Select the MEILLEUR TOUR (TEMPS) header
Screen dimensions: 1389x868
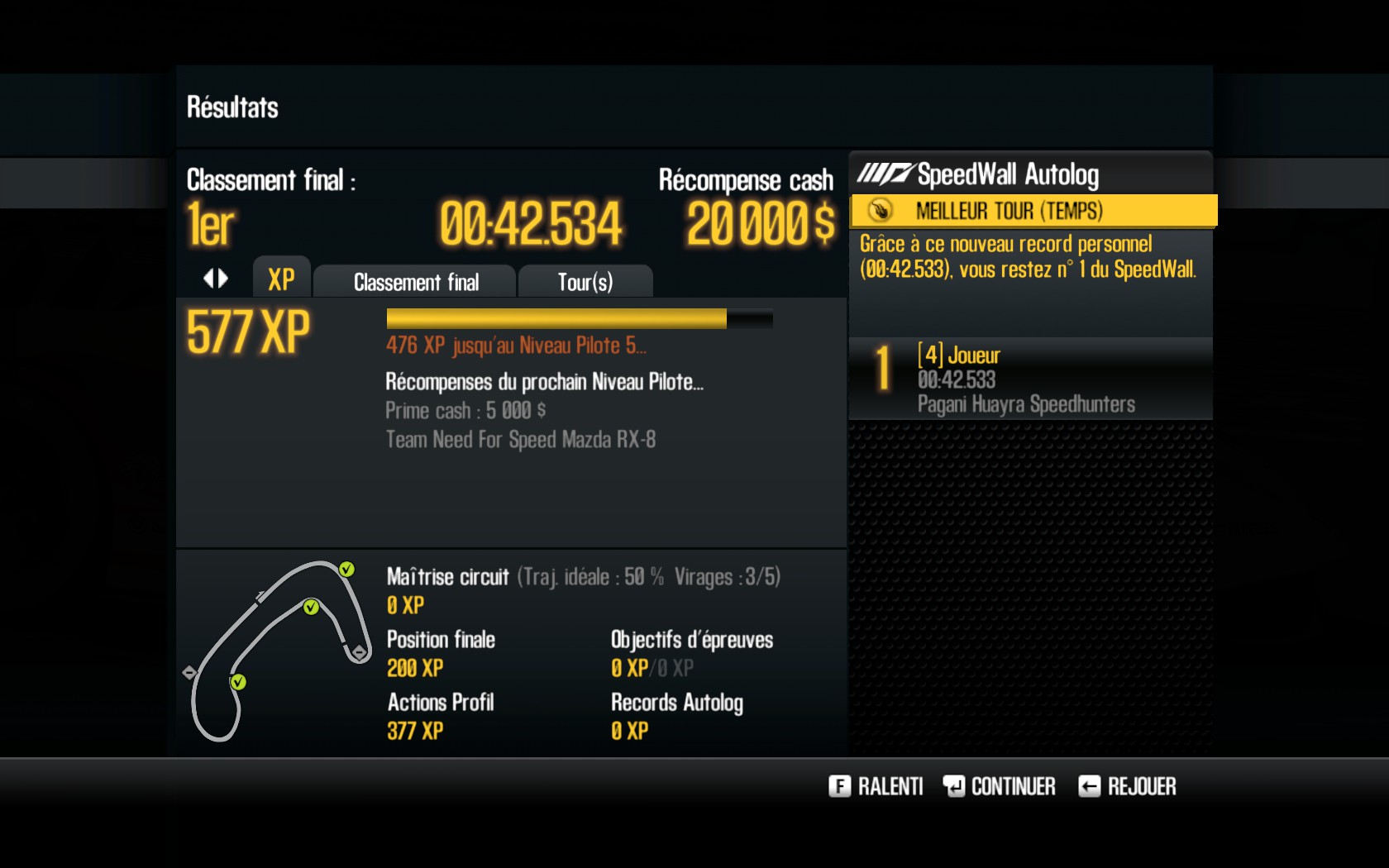[1033, 211]
